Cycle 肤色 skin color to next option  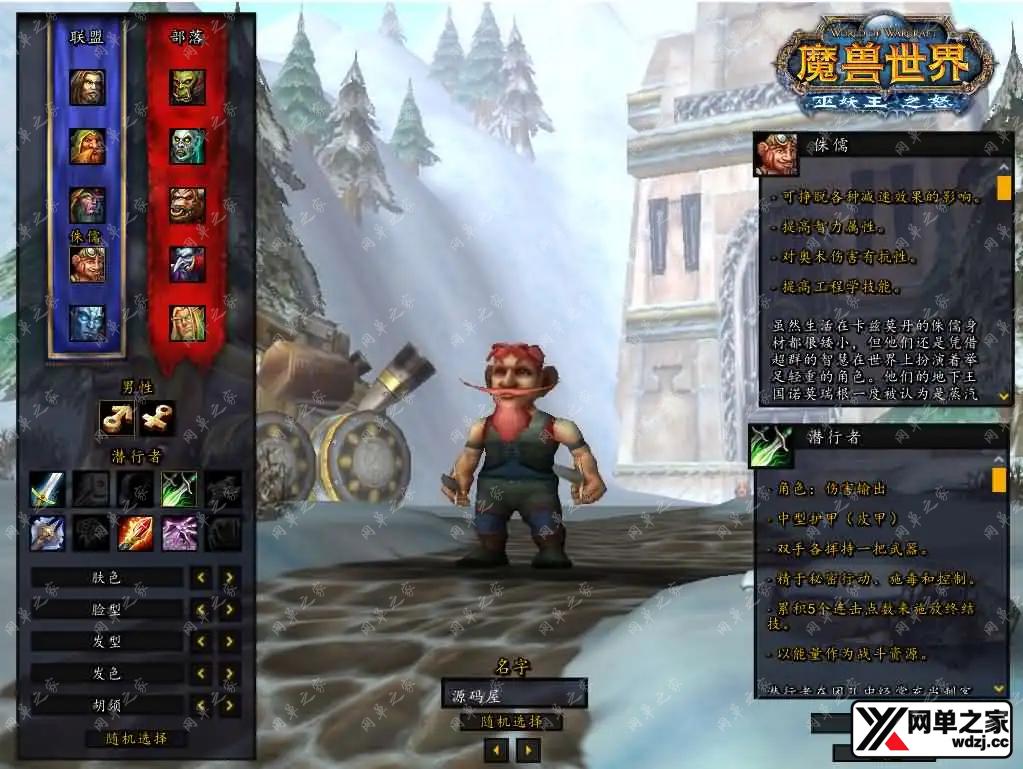(230, 577)
